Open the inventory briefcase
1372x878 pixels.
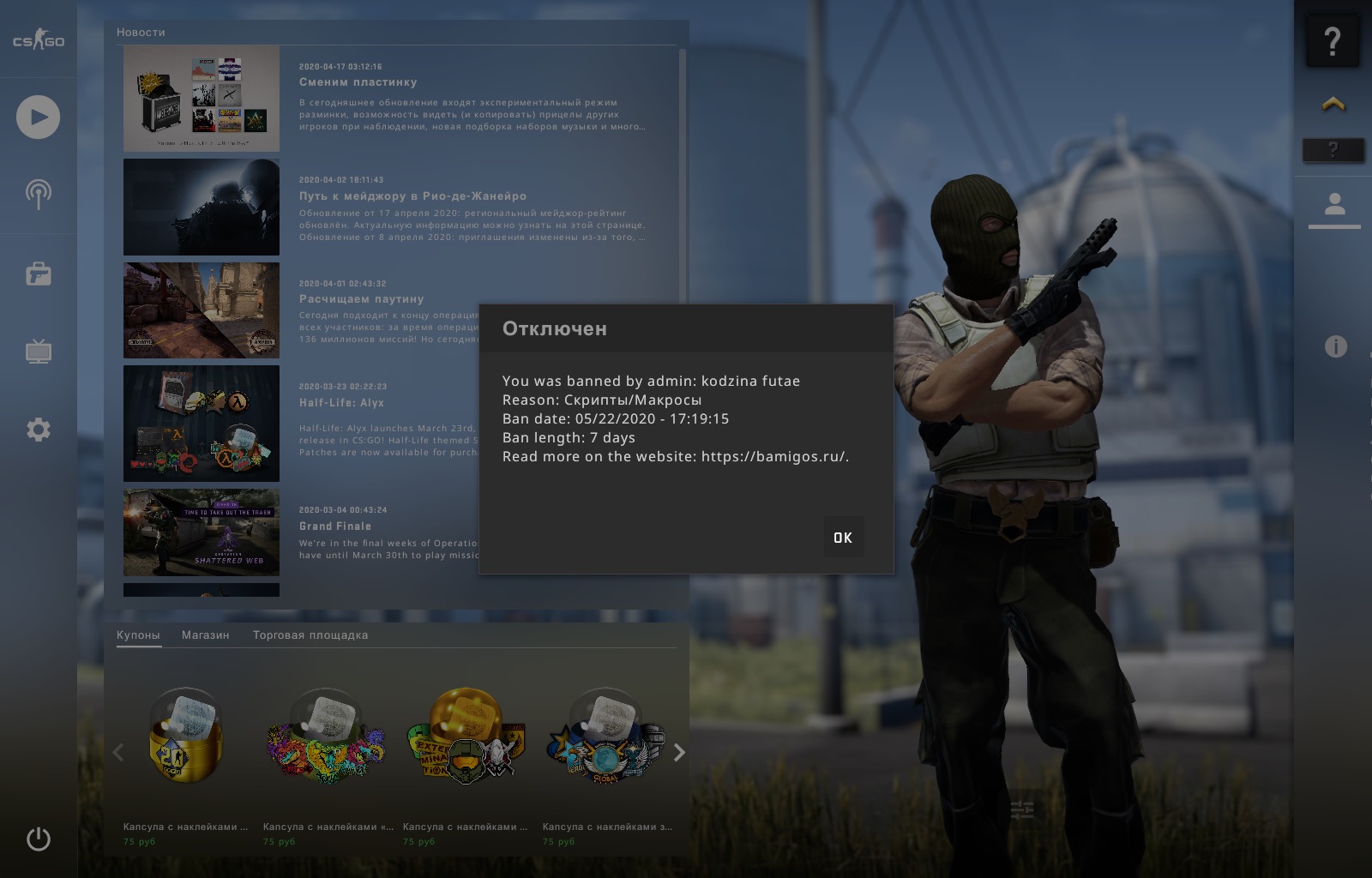pyautogui.click(x=38, y=274)
